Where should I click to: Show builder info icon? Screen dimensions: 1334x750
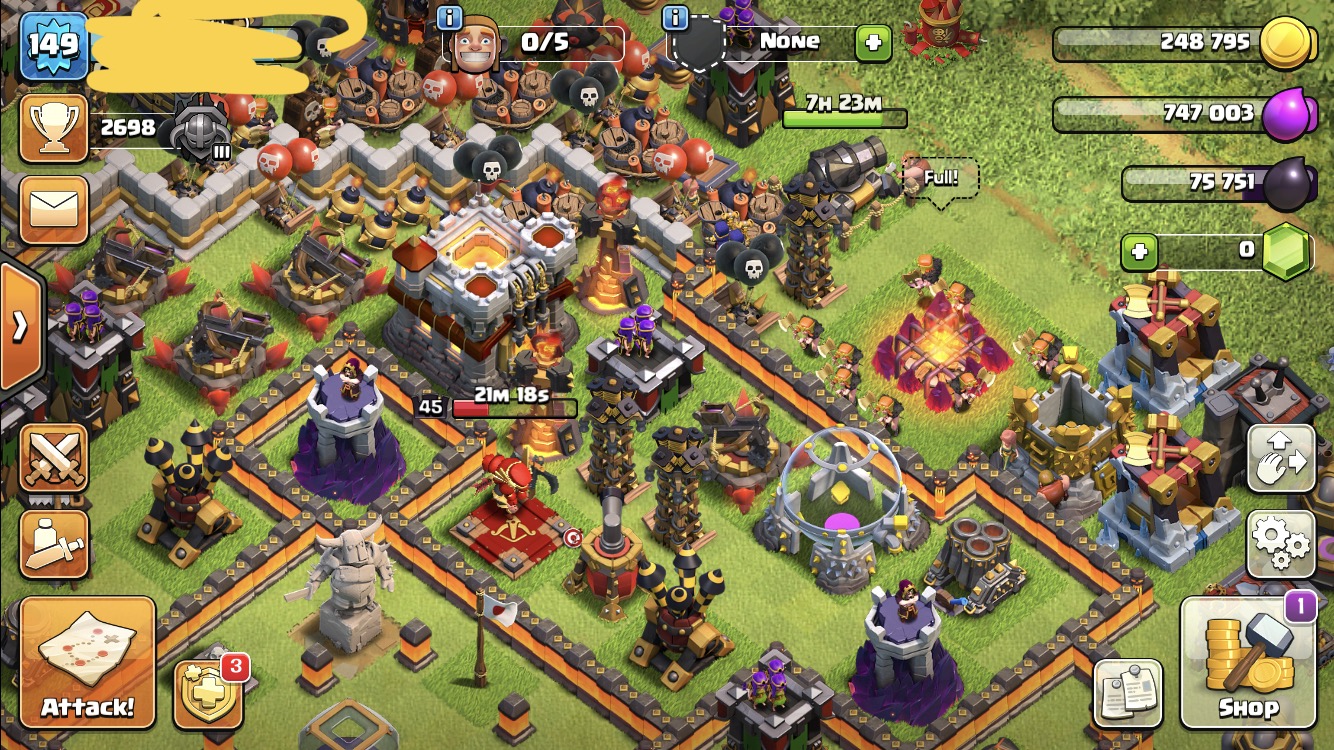451,17
